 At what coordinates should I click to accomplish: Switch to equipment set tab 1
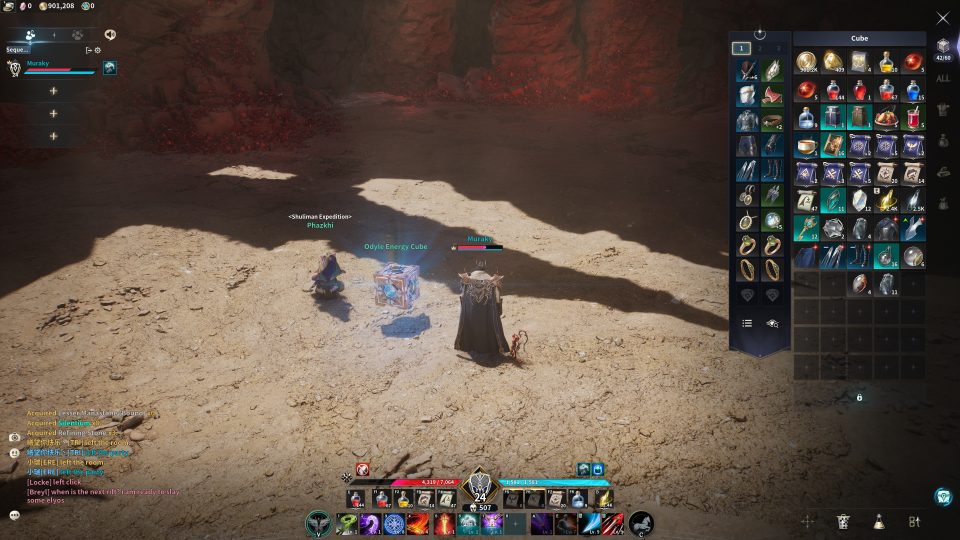coord(741,47)
